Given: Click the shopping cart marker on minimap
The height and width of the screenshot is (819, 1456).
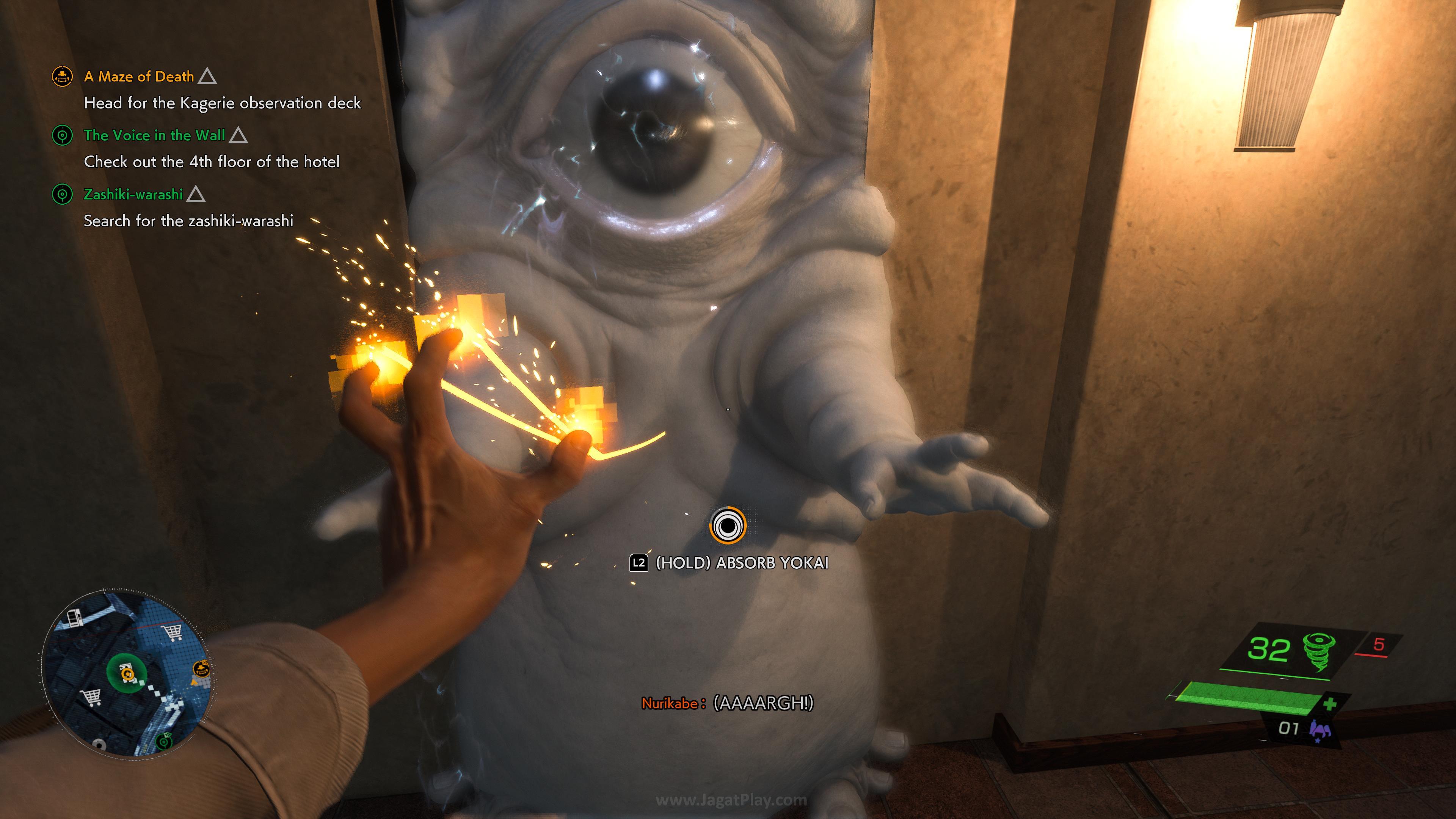Looking at the screenshot, I should tap(173, 631).
